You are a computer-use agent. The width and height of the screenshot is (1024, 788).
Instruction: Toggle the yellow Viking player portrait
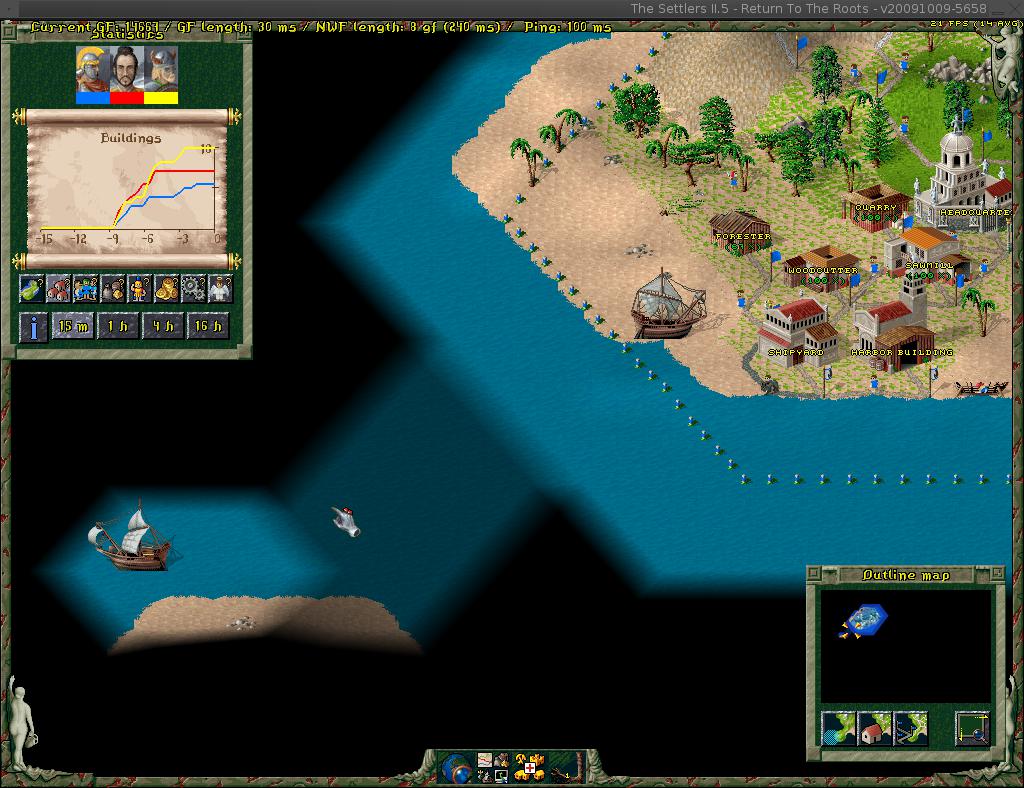click(x=161, y=73)
